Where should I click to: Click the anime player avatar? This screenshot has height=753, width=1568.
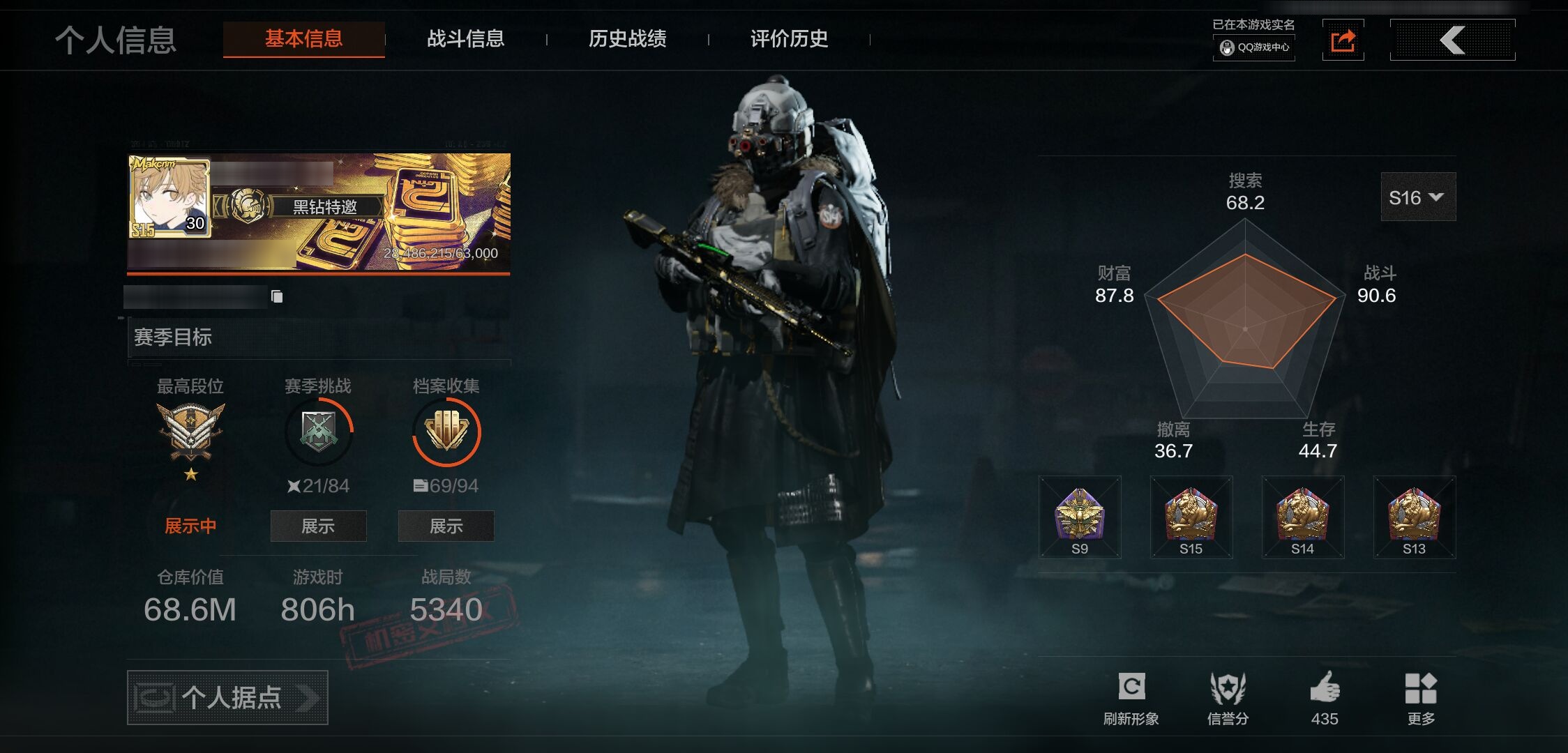(169, 197)
